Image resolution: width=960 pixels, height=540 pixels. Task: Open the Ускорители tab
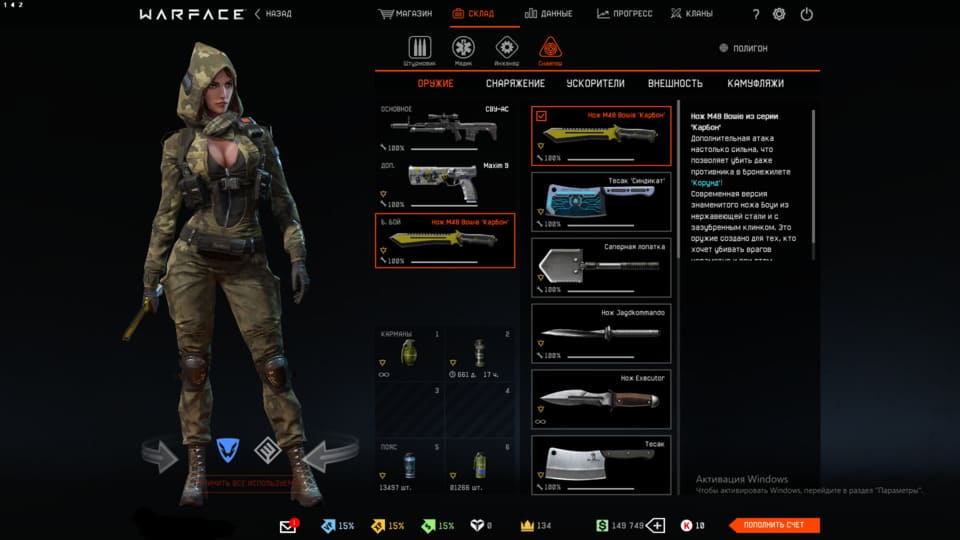point(595,84)
